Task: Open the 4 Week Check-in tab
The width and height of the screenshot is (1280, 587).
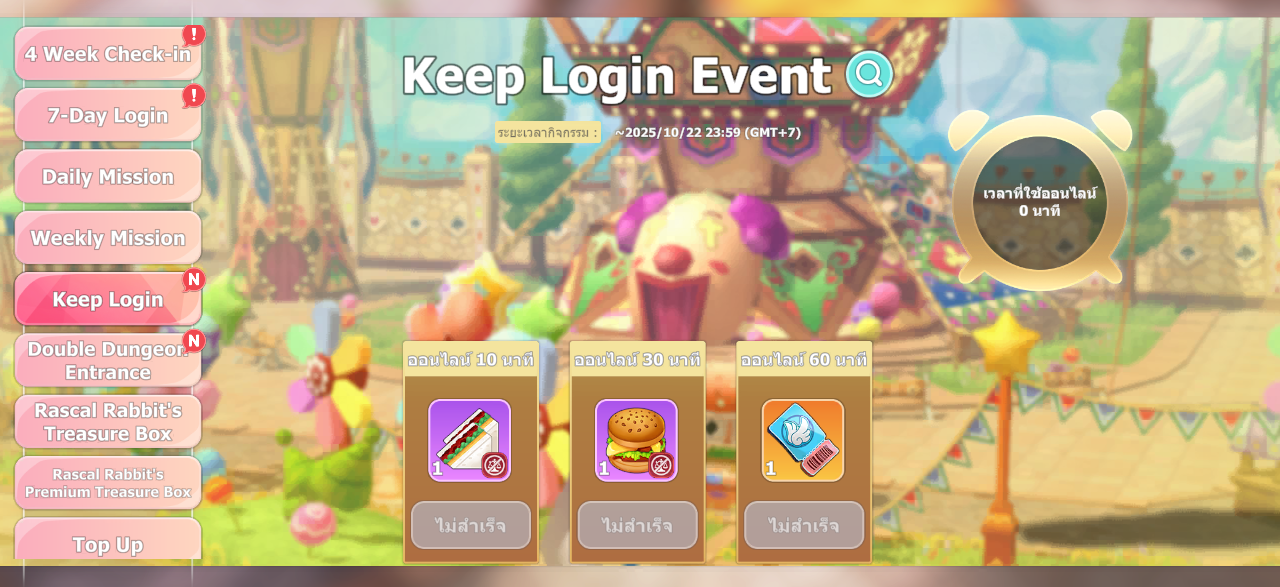Action: coord(108,54)
